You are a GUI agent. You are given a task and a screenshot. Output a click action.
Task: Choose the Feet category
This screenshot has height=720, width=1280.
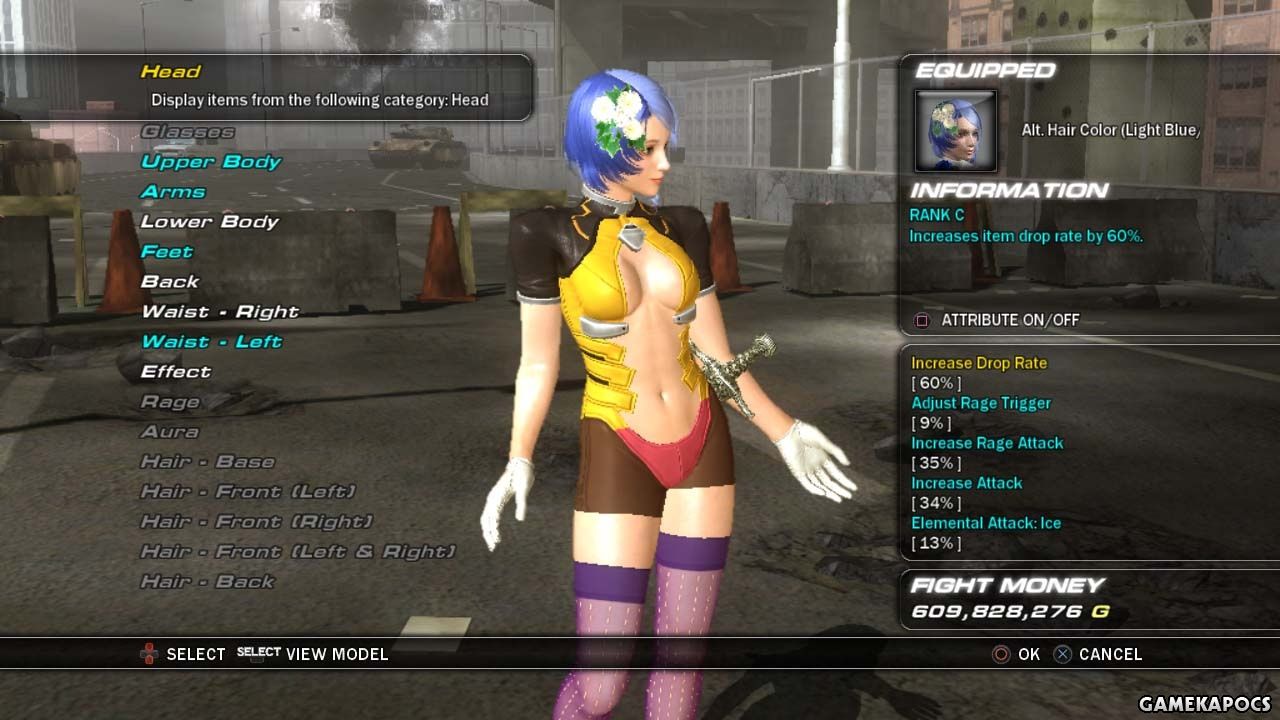click(x=167, y=252)
